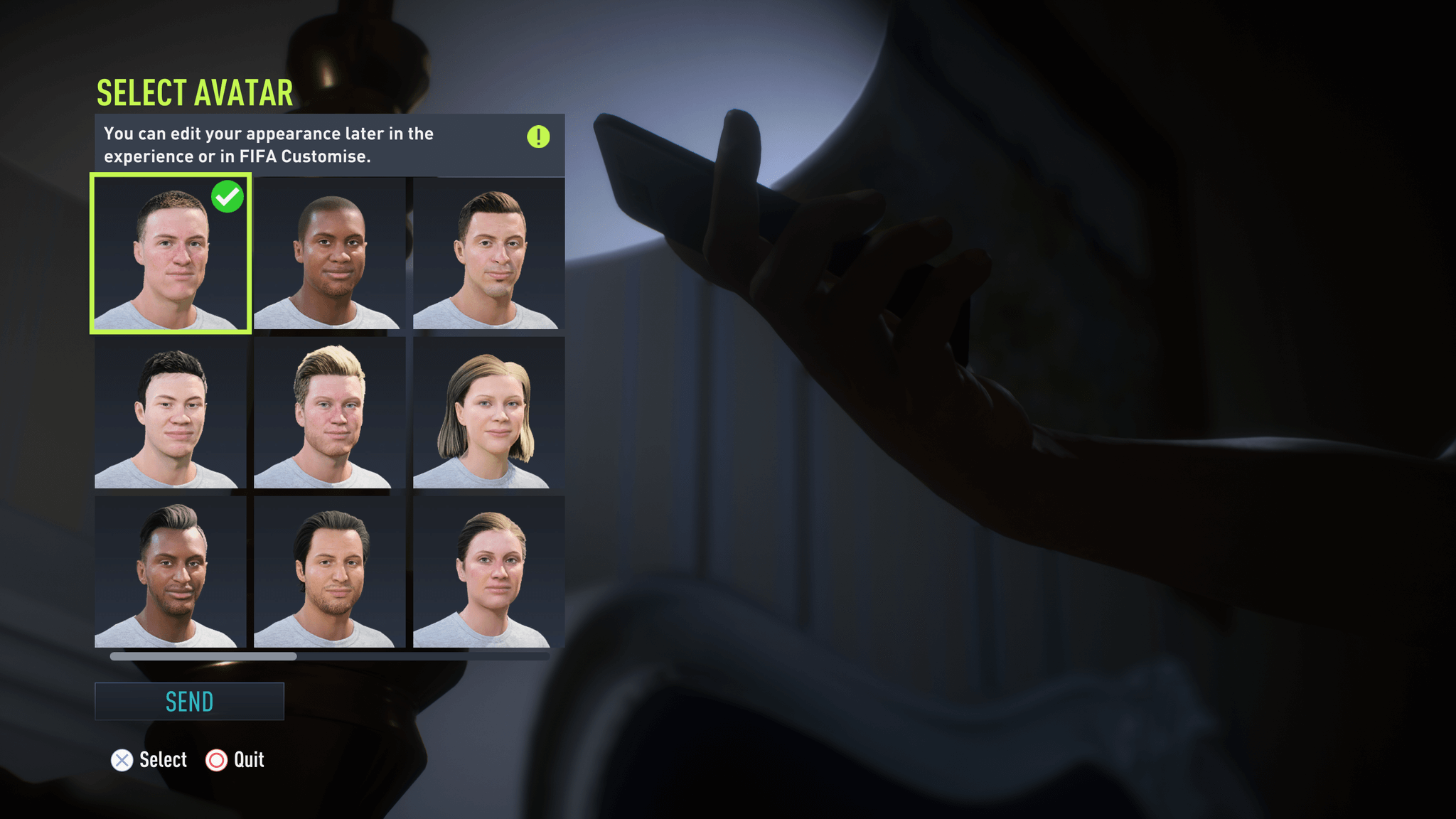The width and height of the screenshot is (1456, 819).
Task: Click the circle Quit button prompt icon
Action: click(215, 760)
